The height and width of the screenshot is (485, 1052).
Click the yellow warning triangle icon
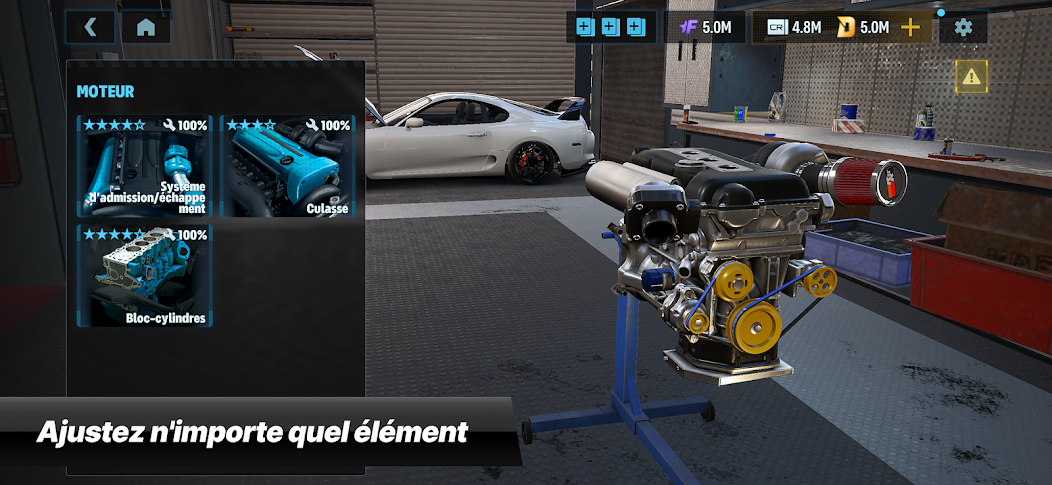tap(970, 76)
